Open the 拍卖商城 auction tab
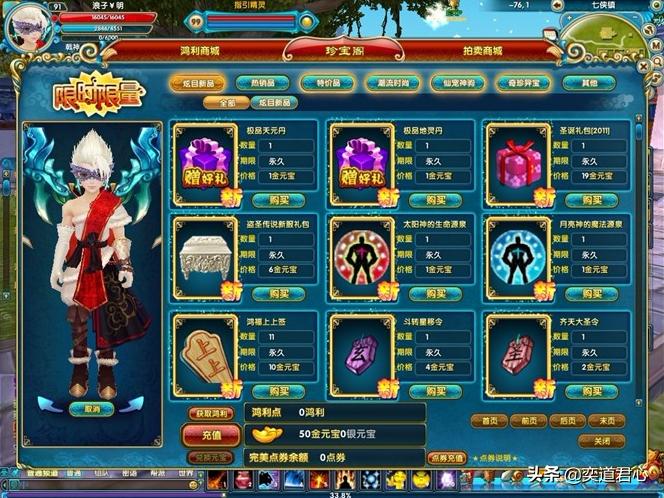Image resolution: width=664 pixels, height=498 pixels. click(459, 50)
